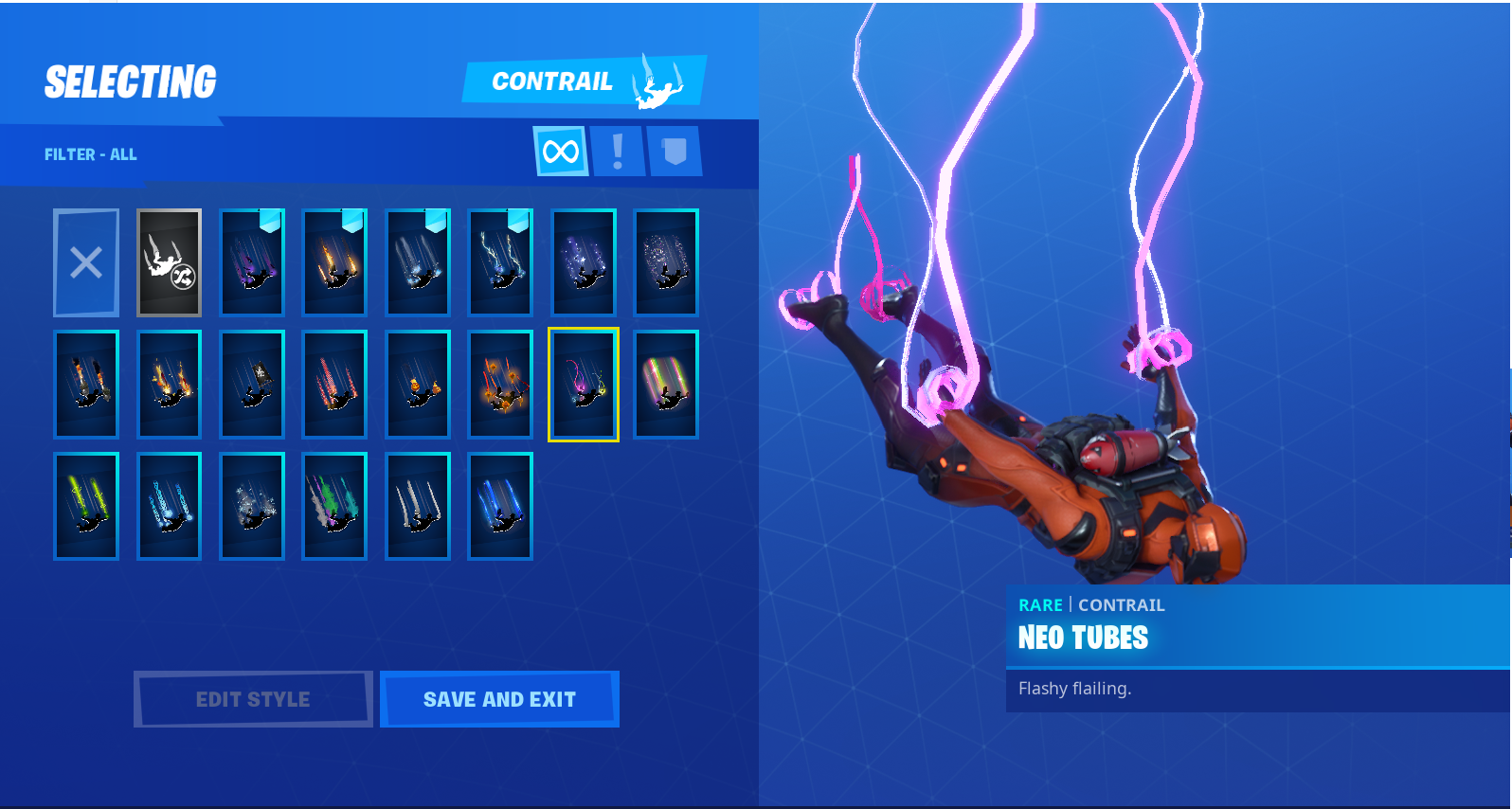Show all items with the infinity filter

561,152
